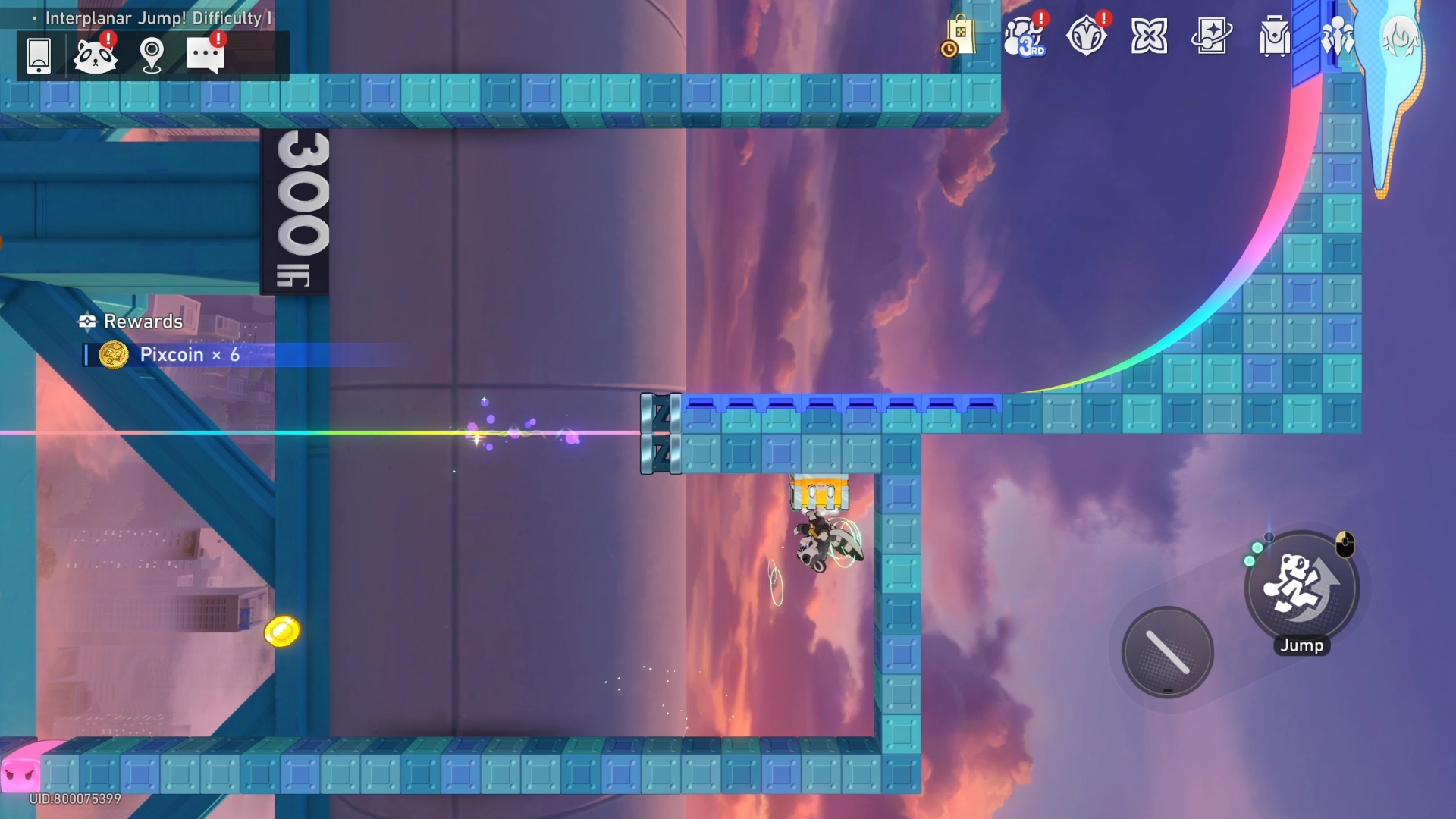Viewport: 1456px width, 819px height.
Task: Open the four-petal flower icon
Action: tap(1149, 36)
